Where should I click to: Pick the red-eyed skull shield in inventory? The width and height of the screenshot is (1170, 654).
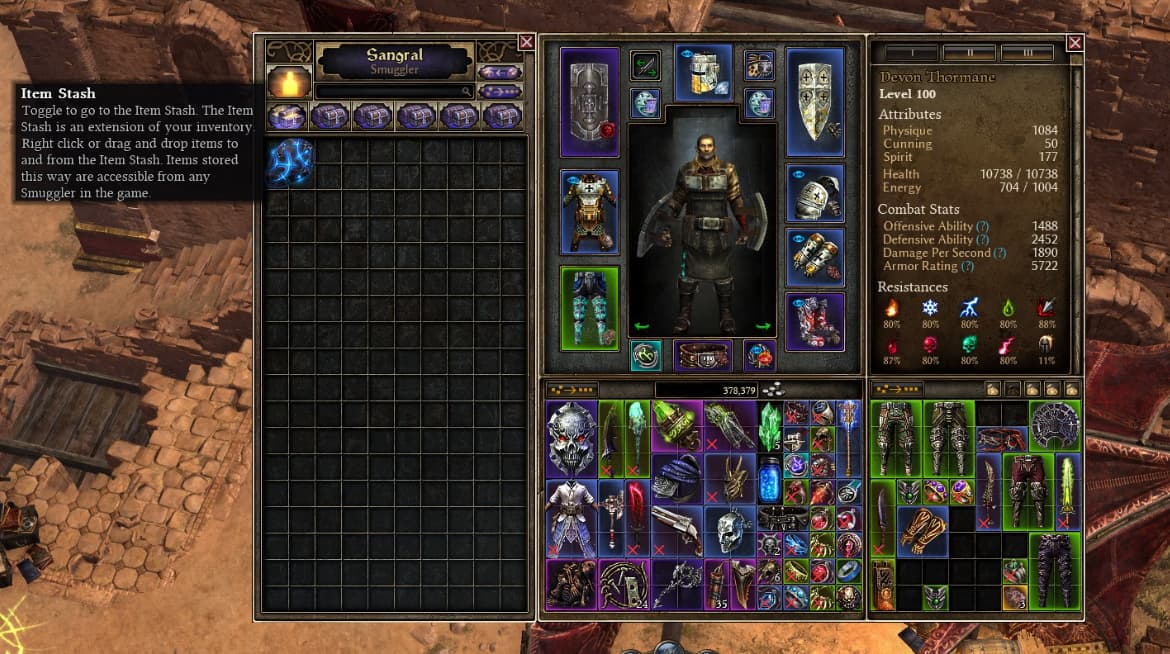click(572, 439)
